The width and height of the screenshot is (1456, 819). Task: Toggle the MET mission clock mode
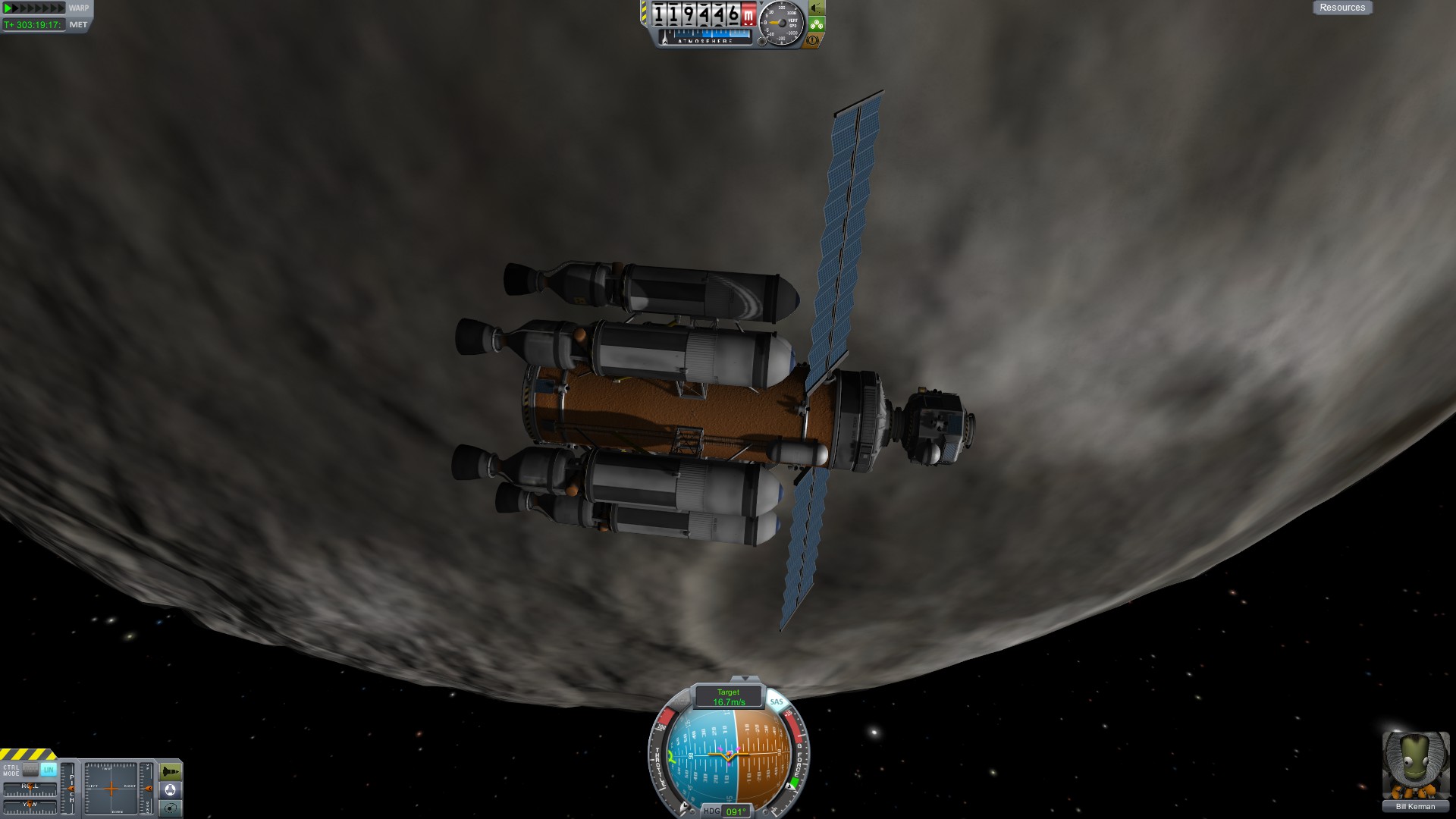click(78, 24)
